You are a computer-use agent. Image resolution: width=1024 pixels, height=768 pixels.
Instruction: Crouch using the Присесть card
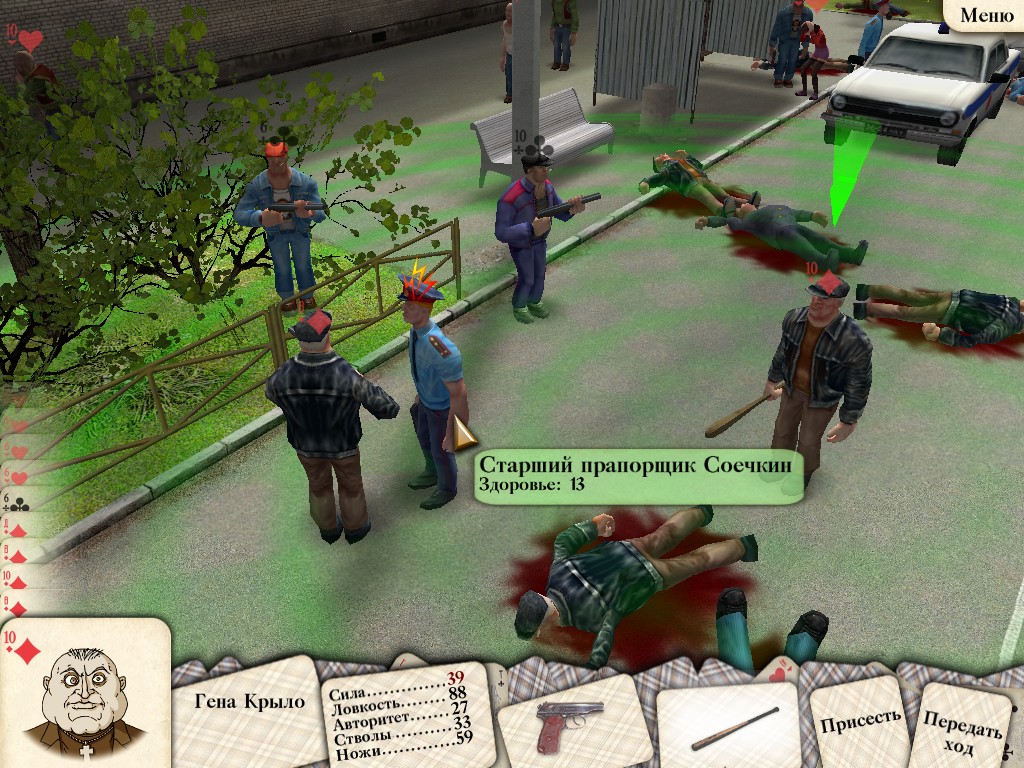pos(860,718)
